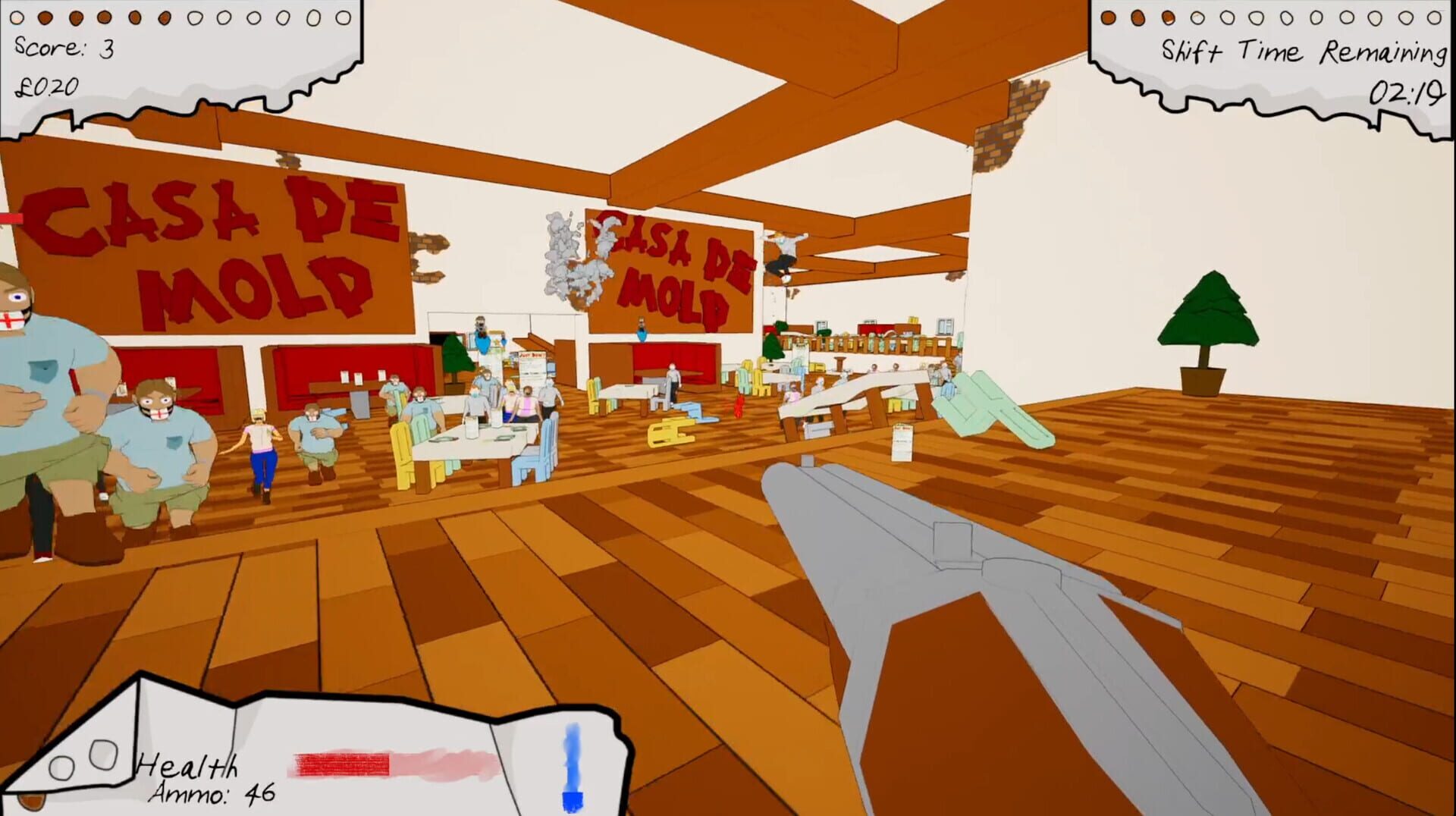This screenshot has width=1456, height=816.
Task: Click the 02:19 countdown timer
Action: (x=1407, y=93)
